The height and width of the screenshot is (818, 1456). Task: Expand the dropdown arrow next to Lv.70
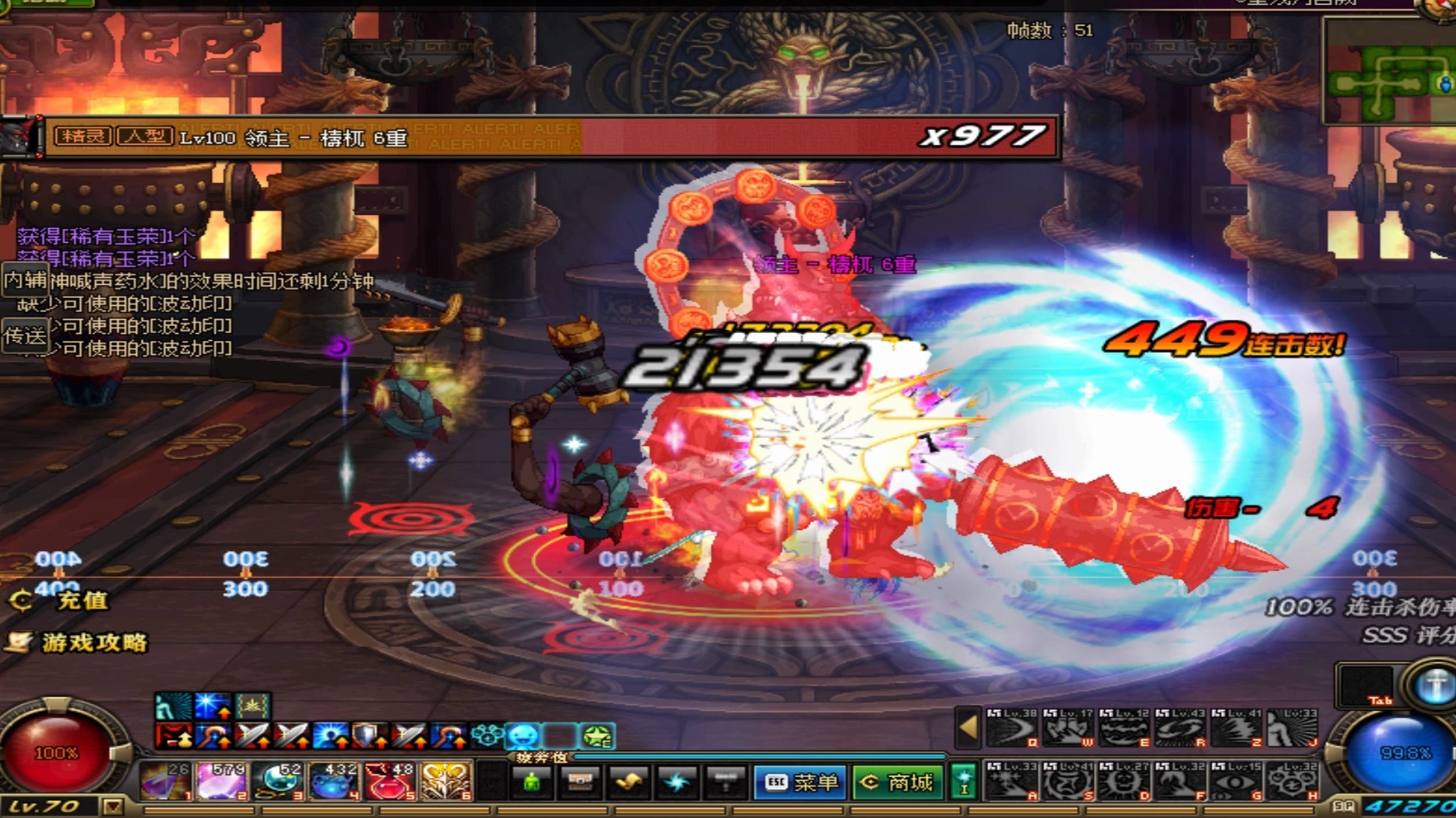coord(113,806)
